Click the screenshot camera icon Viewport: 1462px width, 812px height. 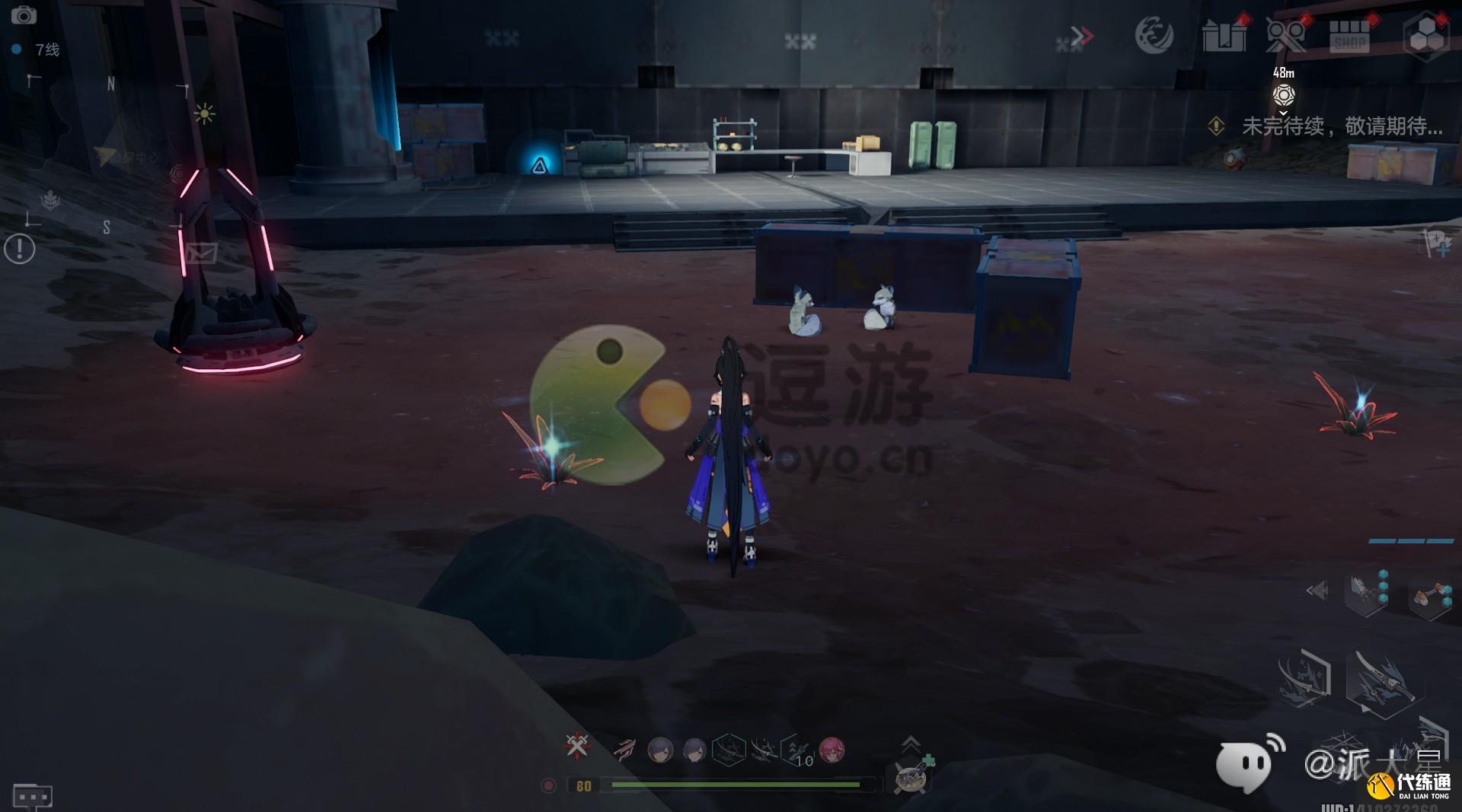point(25,15)
